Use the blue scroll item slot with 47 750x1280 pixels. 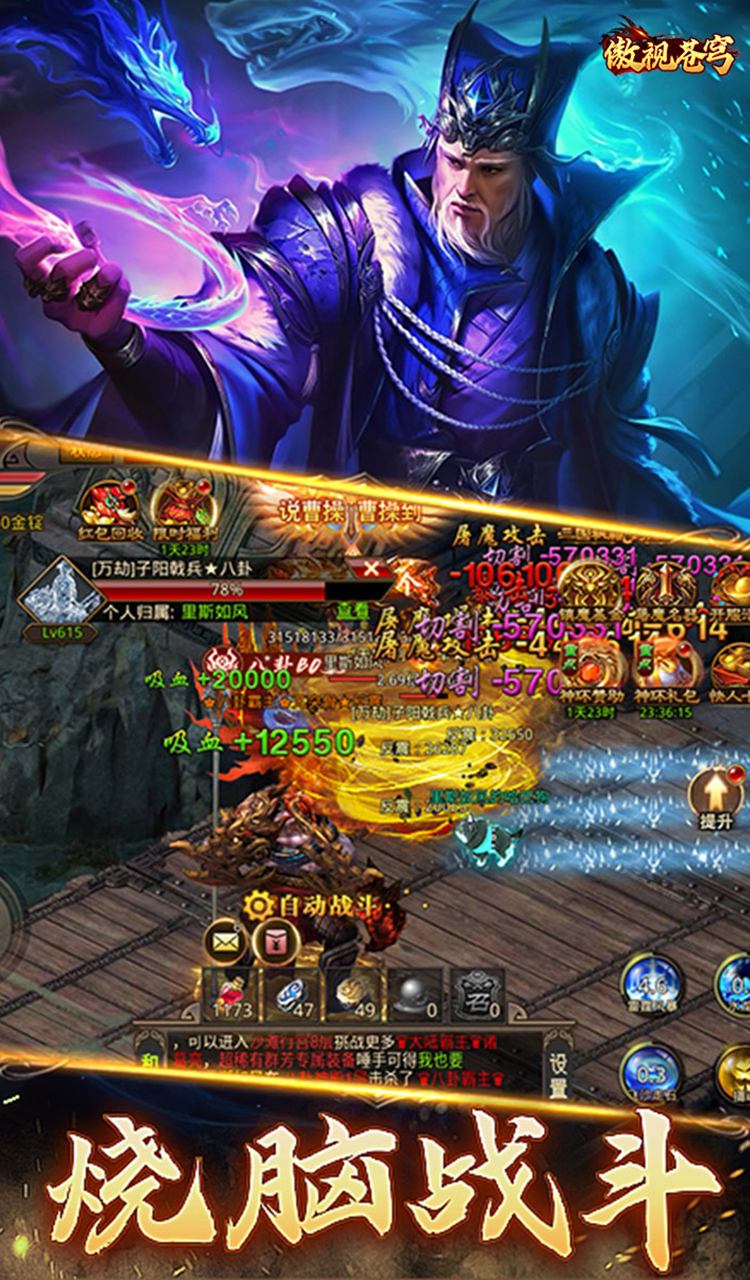tap(292, 993)
